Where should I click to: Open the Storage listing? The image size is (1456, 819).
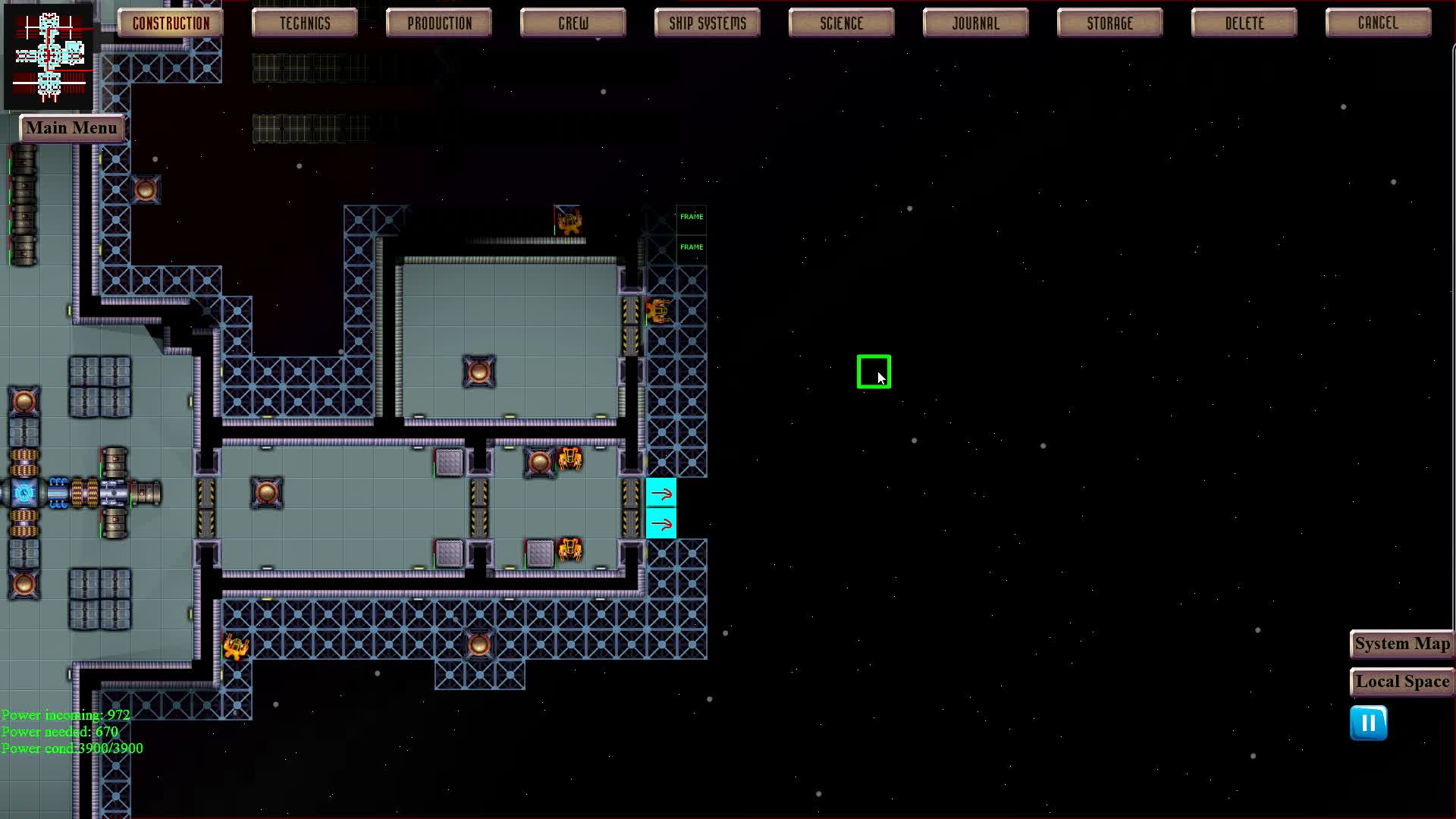coord(1109,23)
